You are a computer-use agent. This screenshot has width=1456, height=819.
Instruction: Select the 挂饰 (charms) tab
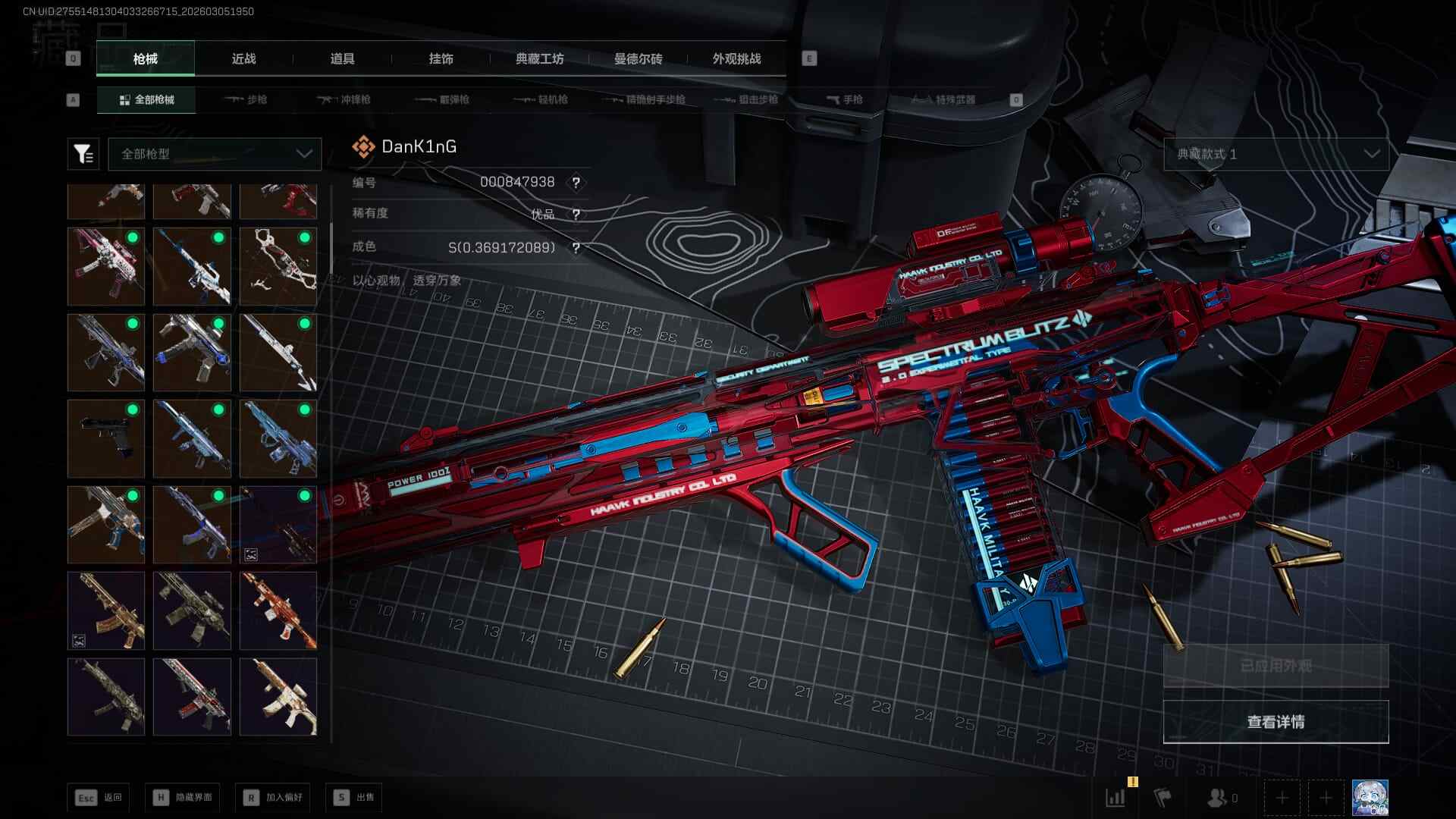[x=441, y=59]
